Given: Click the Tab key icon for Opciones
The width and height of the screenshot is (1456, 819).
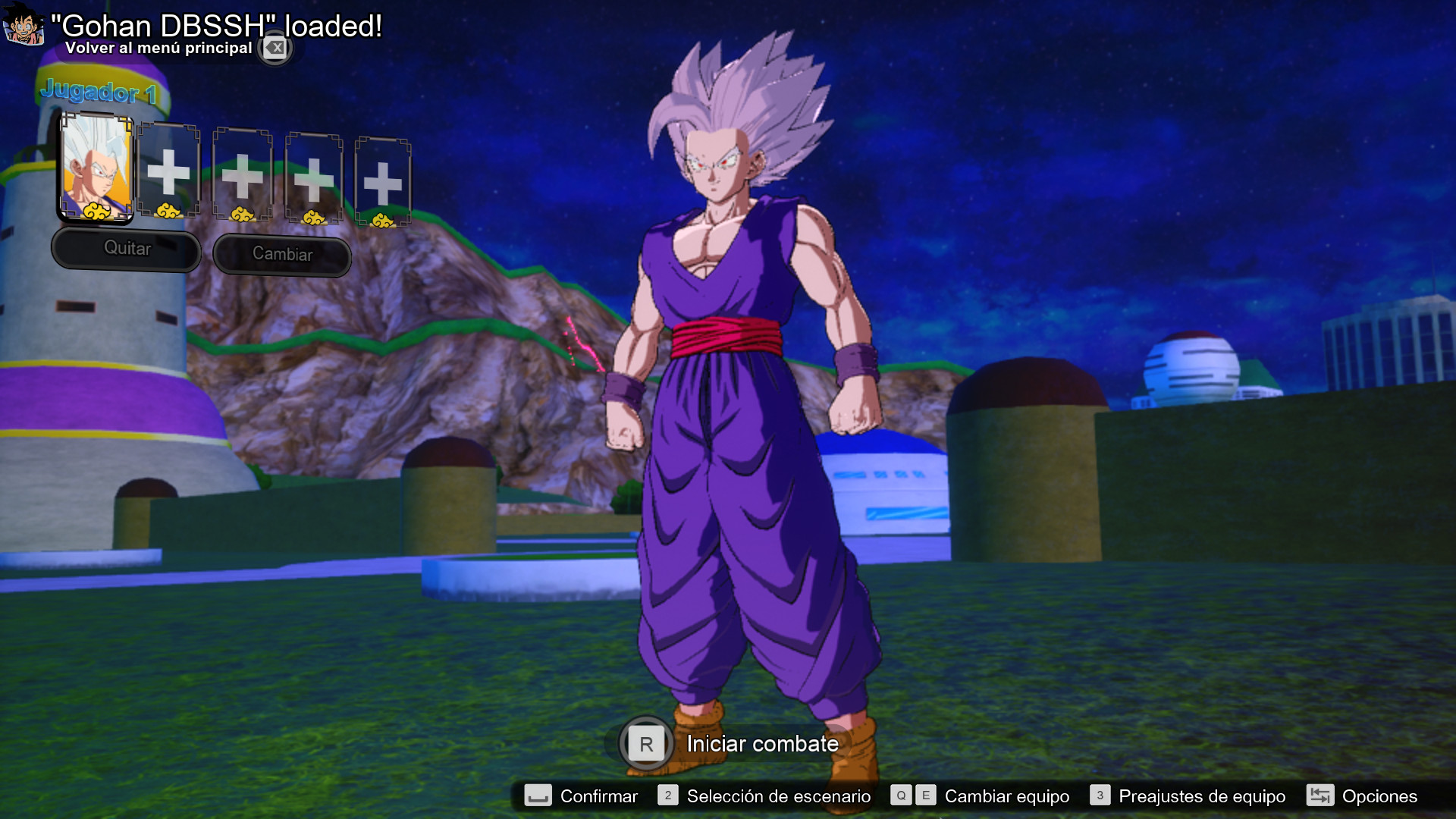Looking at the screenshot, I should pyautogui.click(x=1319, y=796).
